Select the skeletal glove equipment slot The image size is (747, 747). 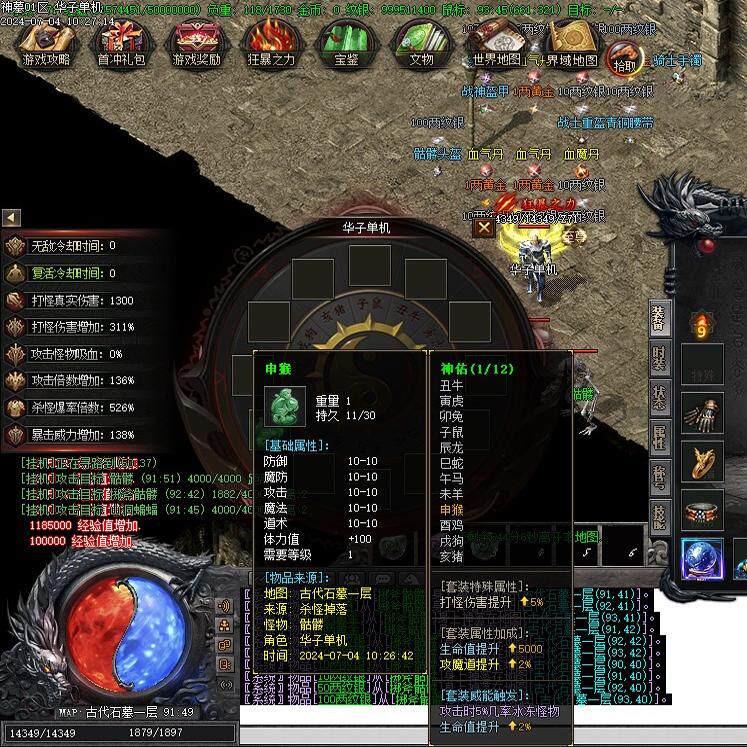[x=703, y=413]
